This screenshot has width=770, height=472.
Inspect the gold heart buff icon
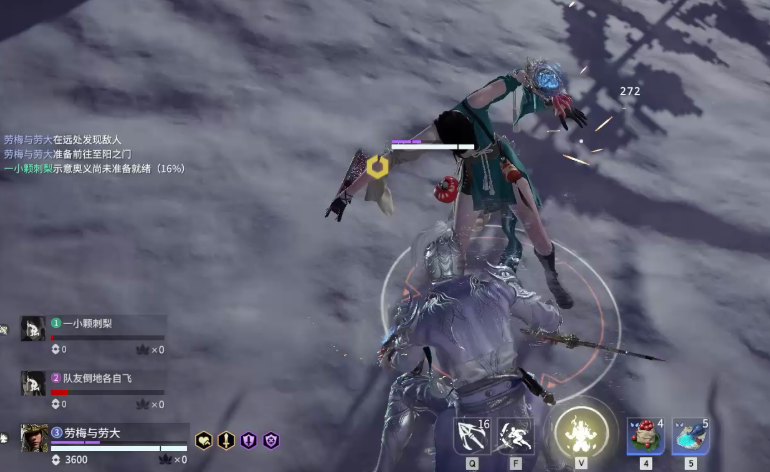[x=204, y=440]
